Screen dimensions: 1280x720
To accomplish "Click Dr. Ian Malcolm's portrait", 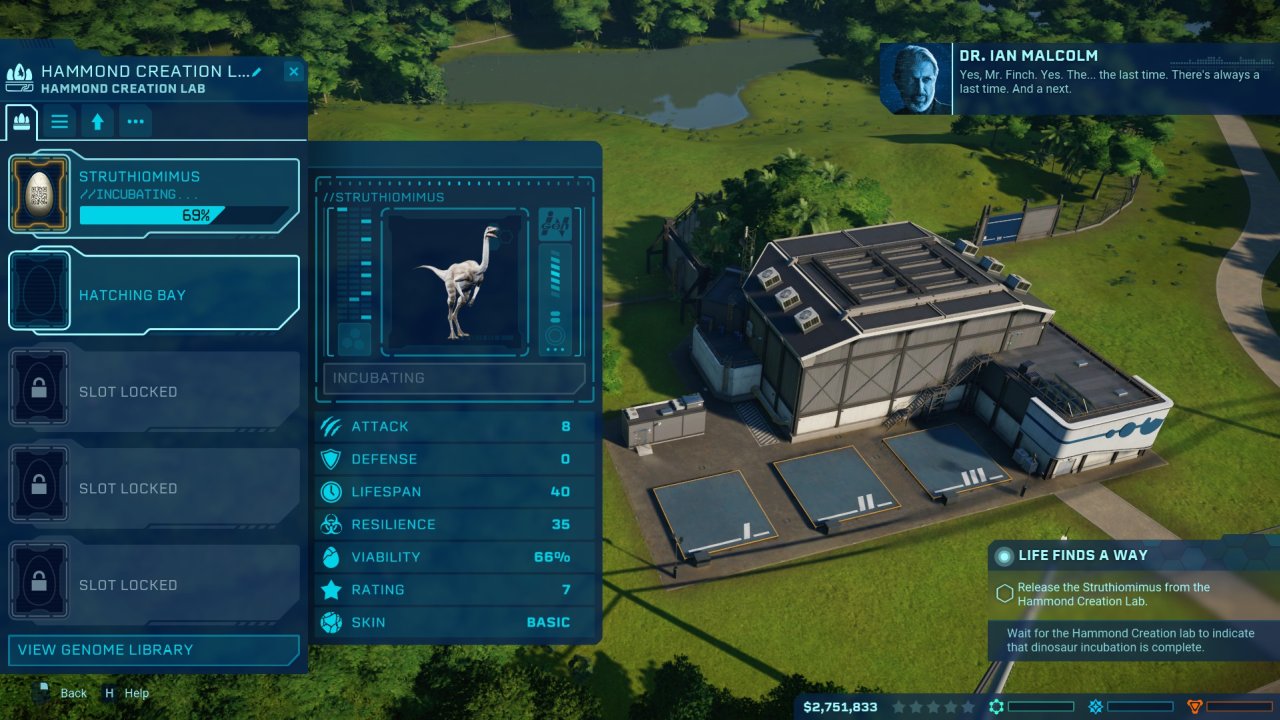I will click(x=915, y=78).
